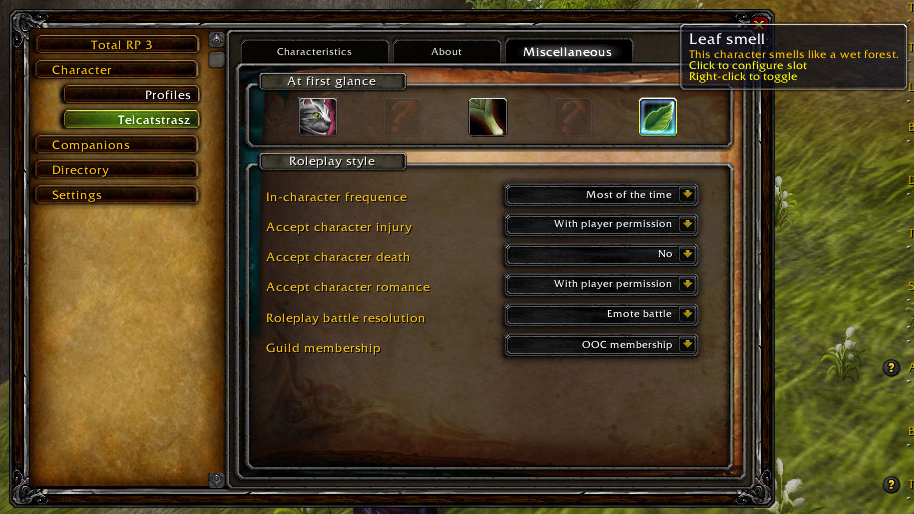Select the Telcatstrasz profile entry
The image size is (914, 514).
click(x=130, y=120)
